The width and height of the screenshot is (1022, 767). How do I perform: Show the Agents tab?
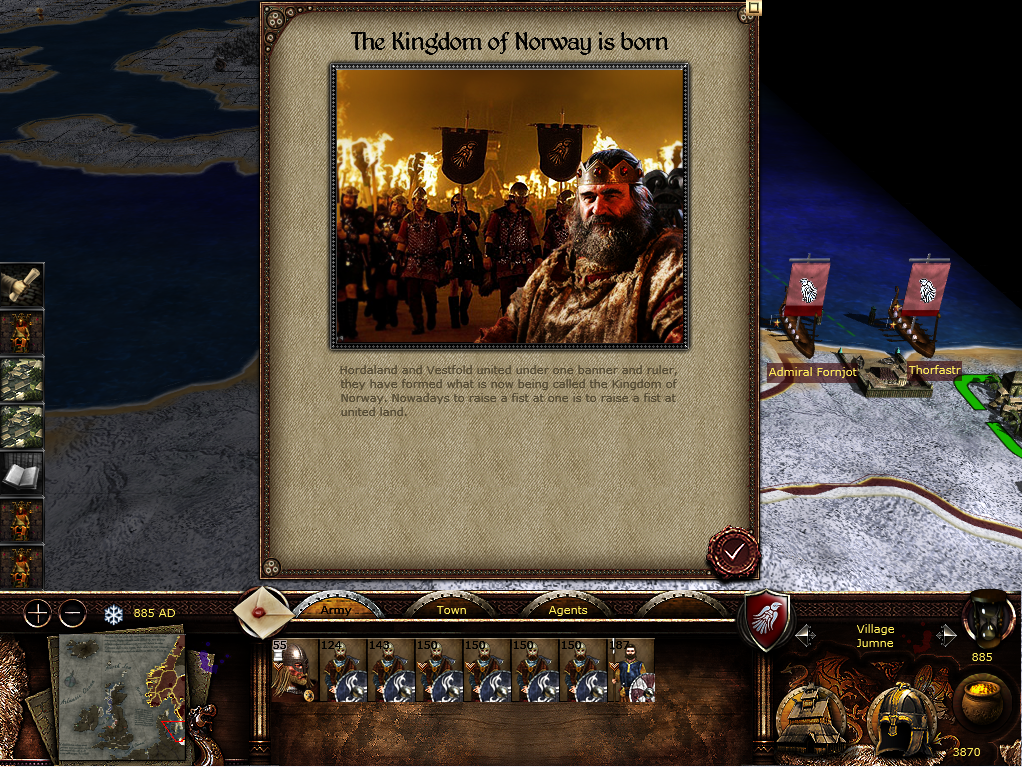pyautogui.click(x=568, y=609)
